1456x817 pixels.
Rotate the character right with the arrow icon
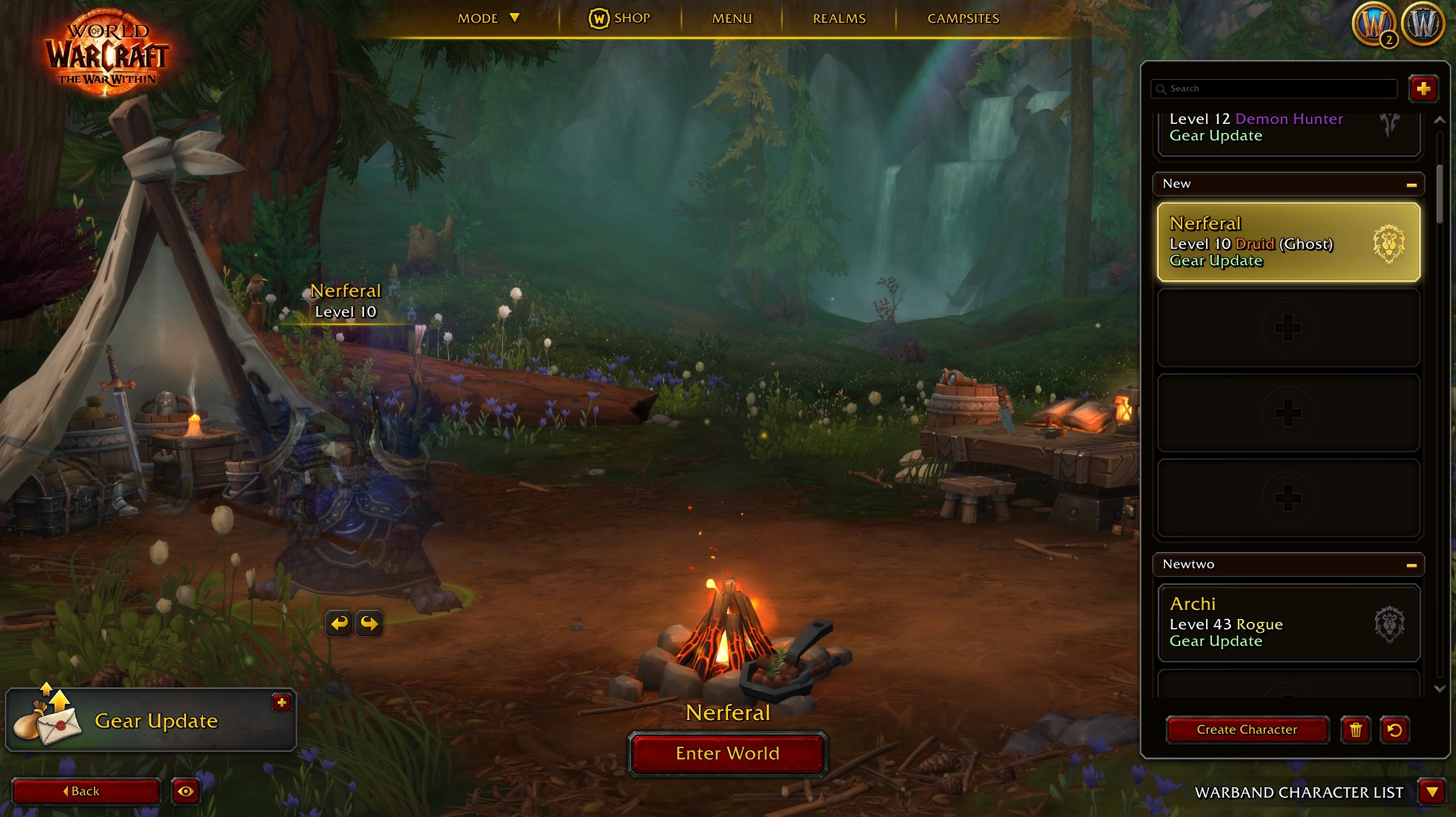[x=370, y=624]
